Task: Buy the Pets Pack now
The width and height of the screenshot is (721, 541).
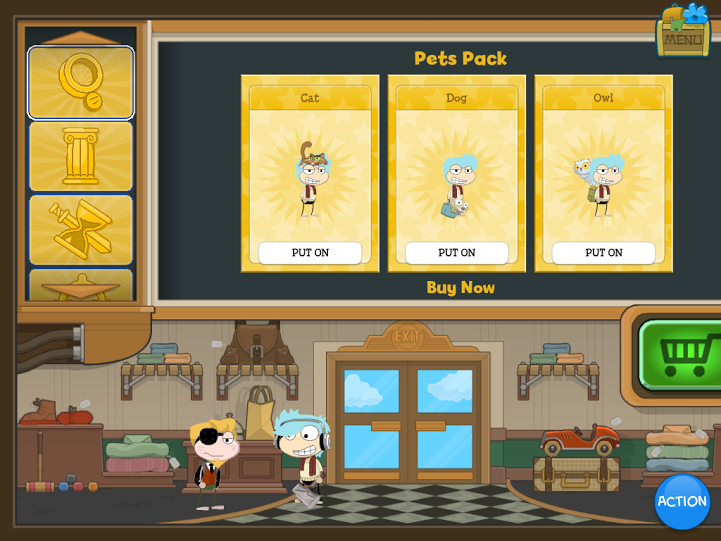Action: pyautogui.click(x=460, y=288)
